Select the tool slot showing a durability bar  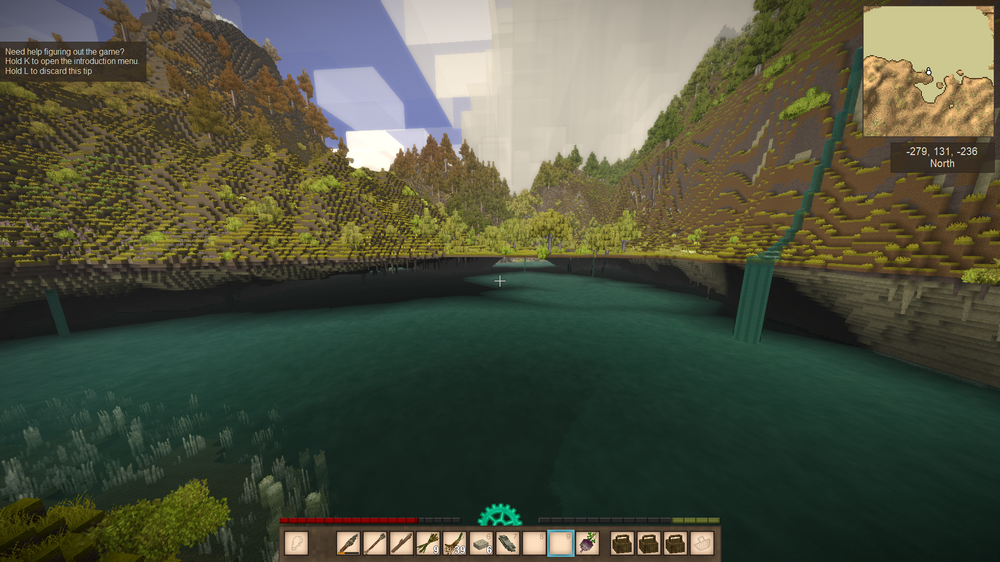pyautogui.click(x=350, y=543)
